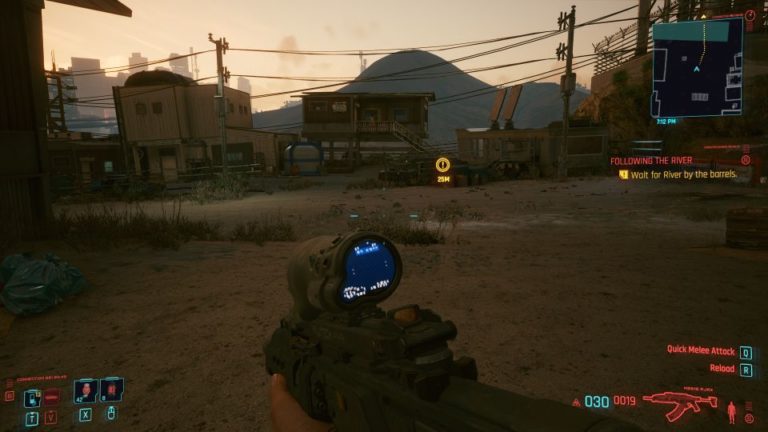Select the Following the River quest tracker
This screenshot has height=432, width=768.
tap(650, 160)
